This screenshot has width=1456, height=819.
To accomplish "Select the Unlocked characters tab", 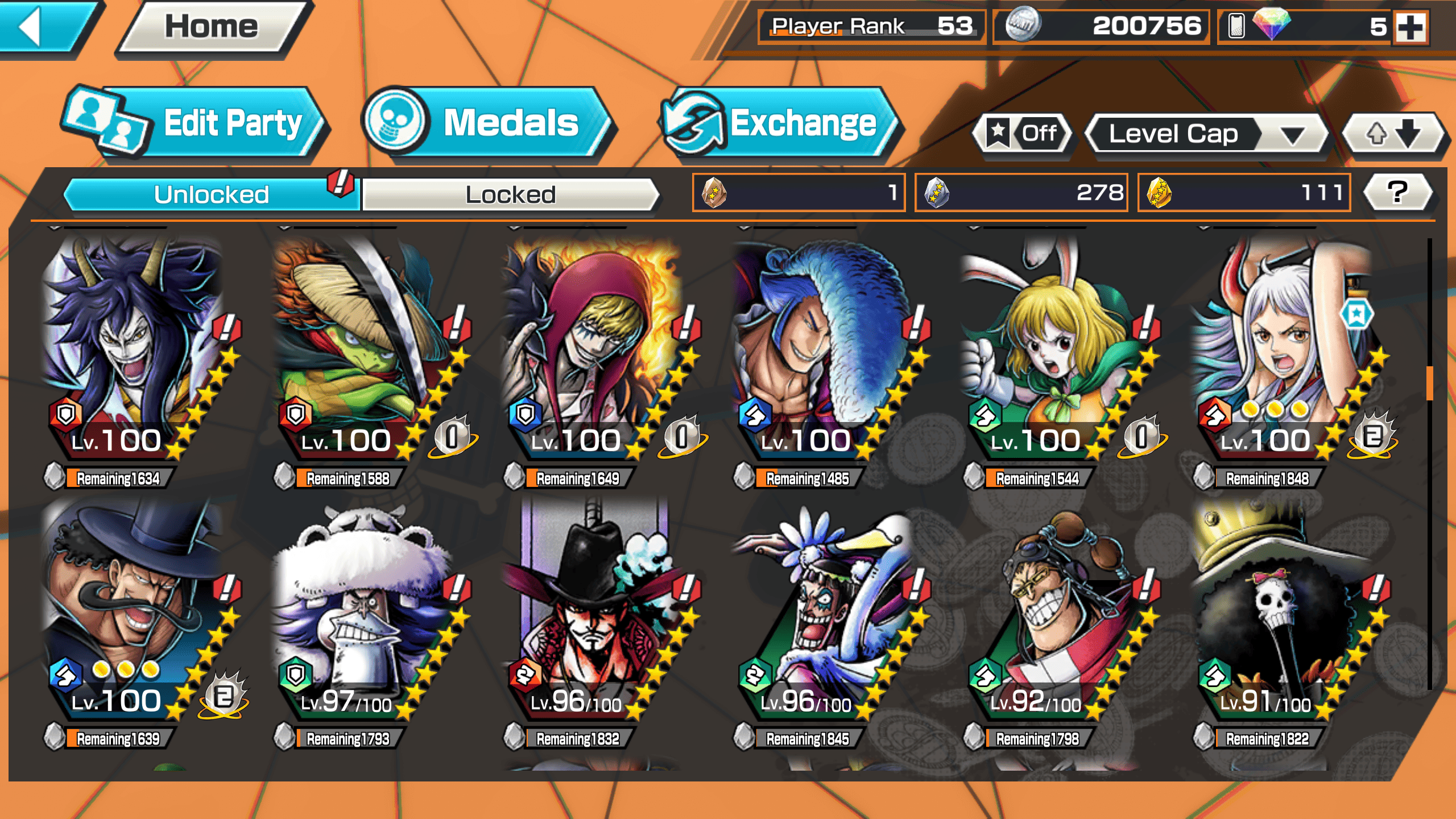I will pyautogui.click(x=210, y=195).
